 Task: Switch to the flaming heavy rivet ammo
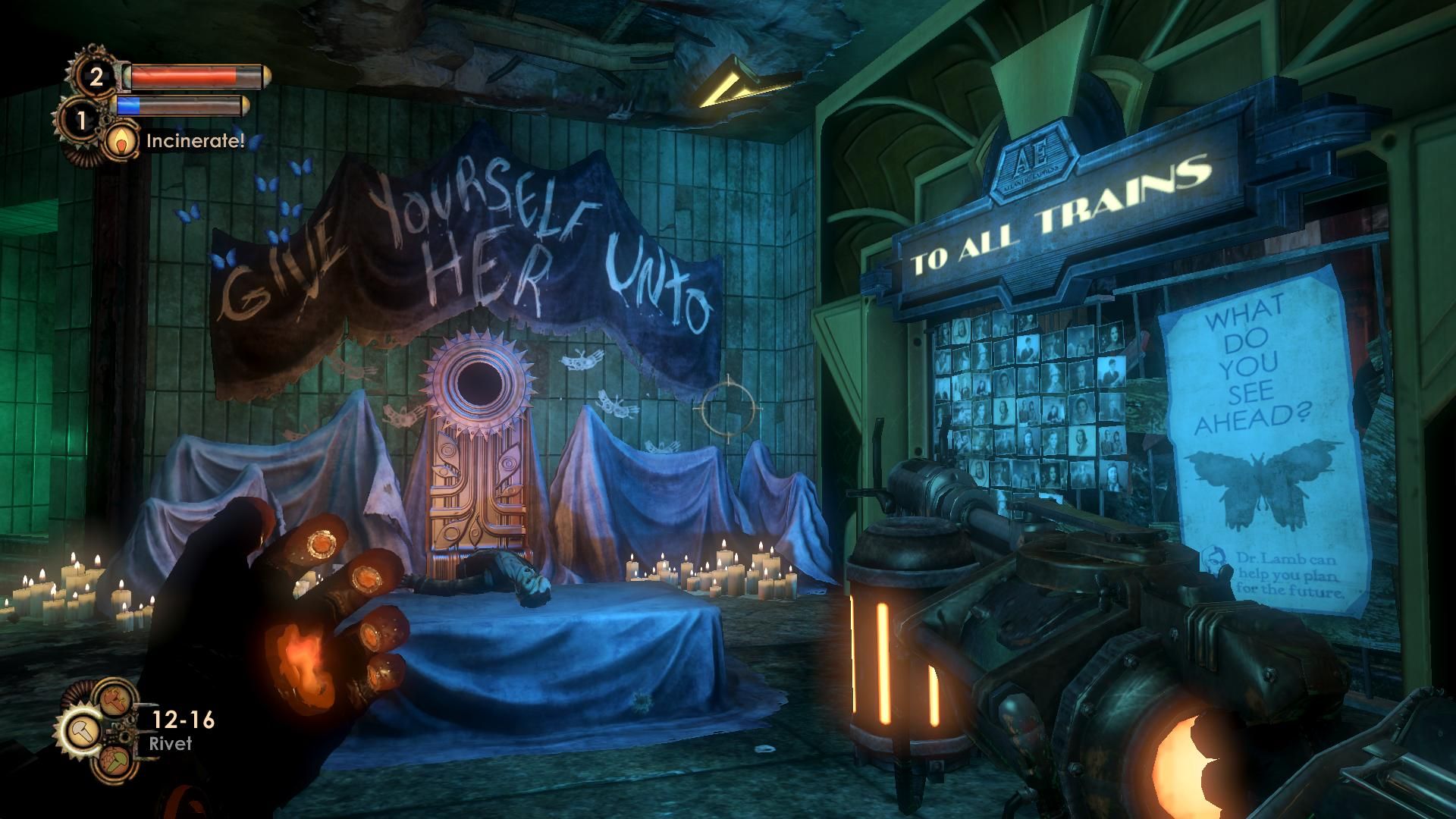pyautogui.click(x=115, y=698)
